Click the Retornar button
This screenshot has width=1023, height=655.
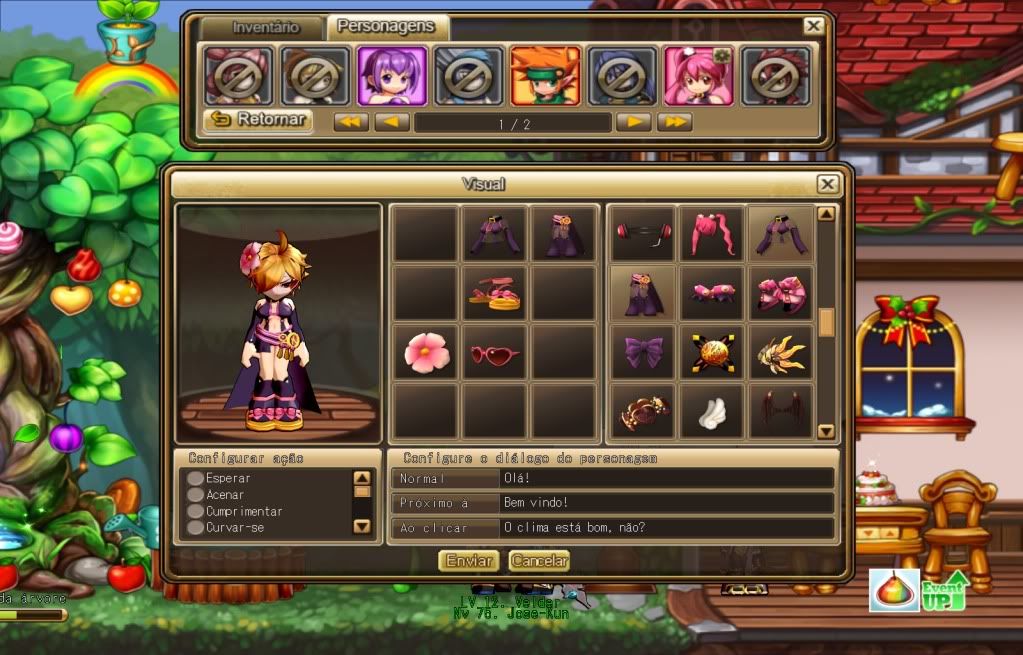tap(257, 121)
